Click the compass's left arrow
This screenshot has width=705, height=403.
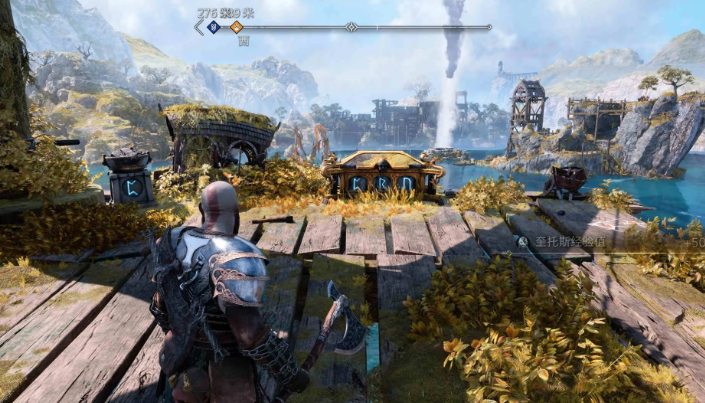point(198,27)
